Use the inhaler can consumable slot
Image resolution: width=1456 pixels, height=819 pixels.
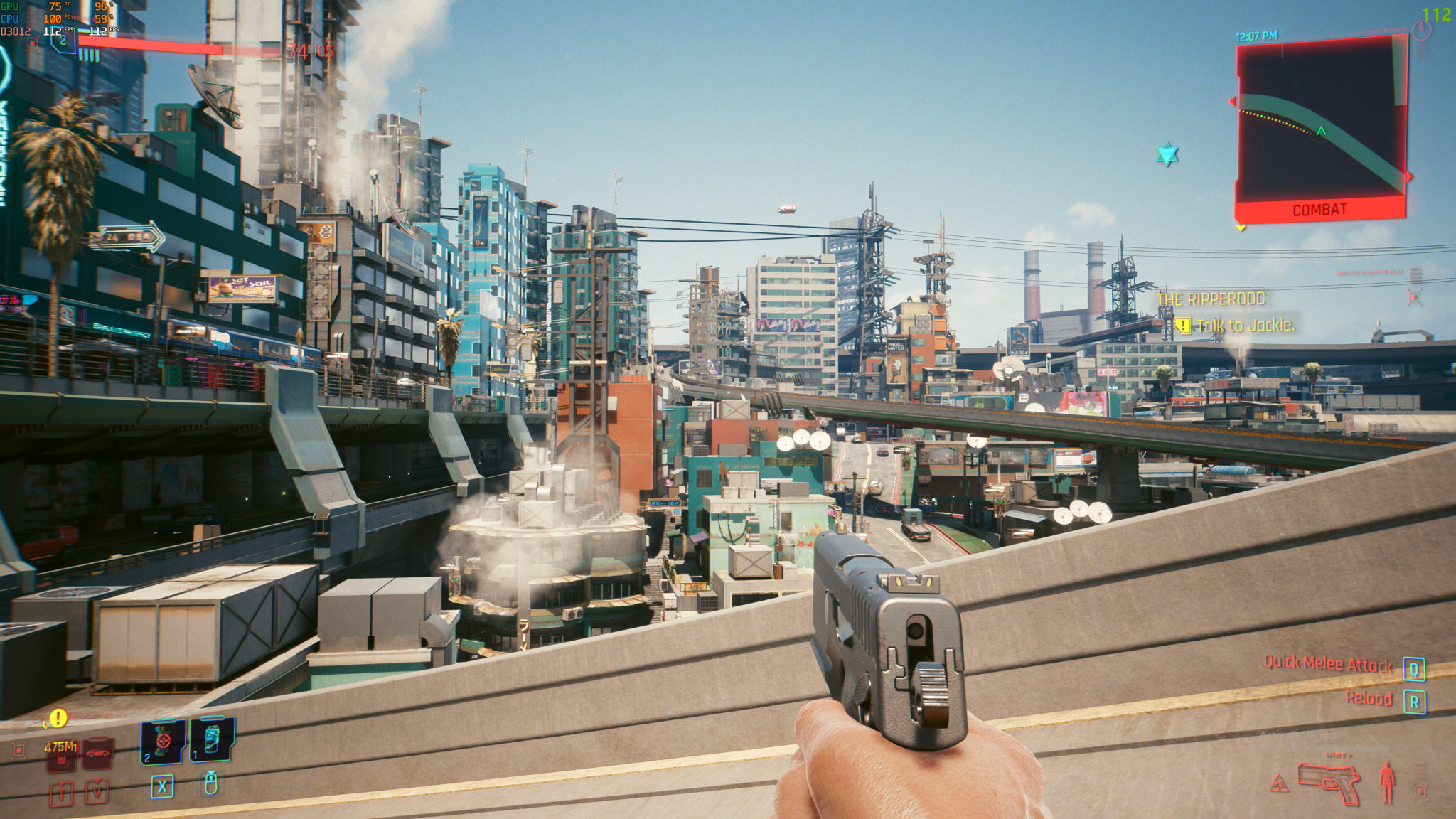pyautogui.click(x=212, y=739)
